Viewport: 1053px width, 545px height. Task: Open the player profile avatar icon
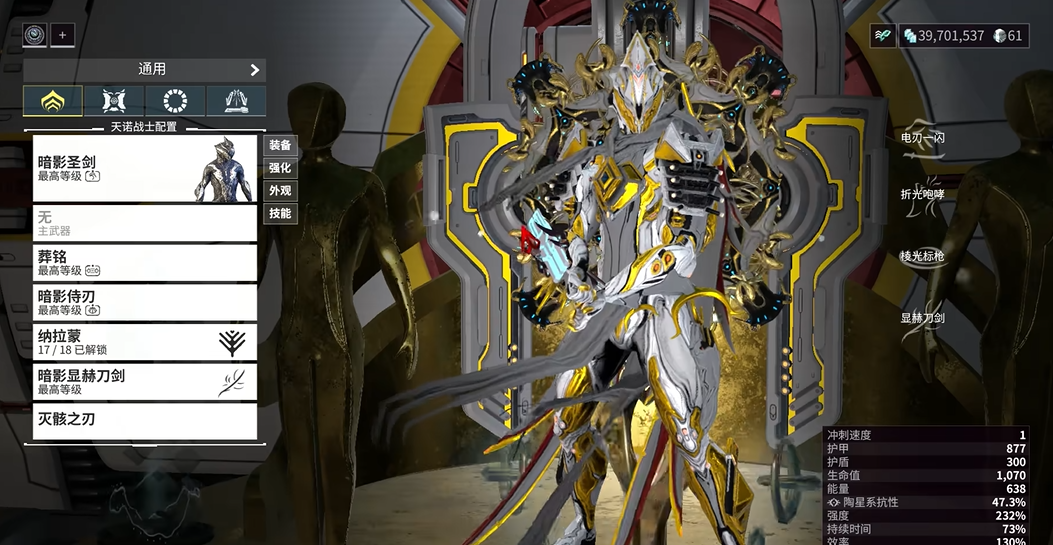(35, 35)
